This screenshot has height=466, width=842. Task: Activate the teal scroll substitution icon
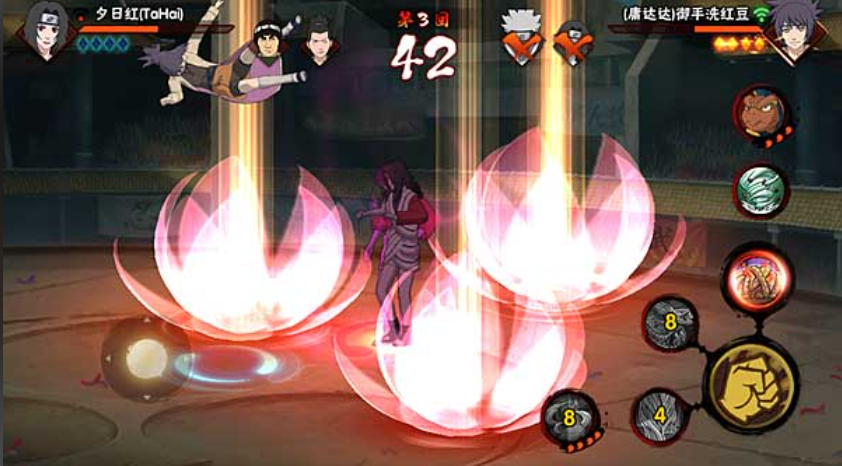pyautogui.click(x=761, y=190)
